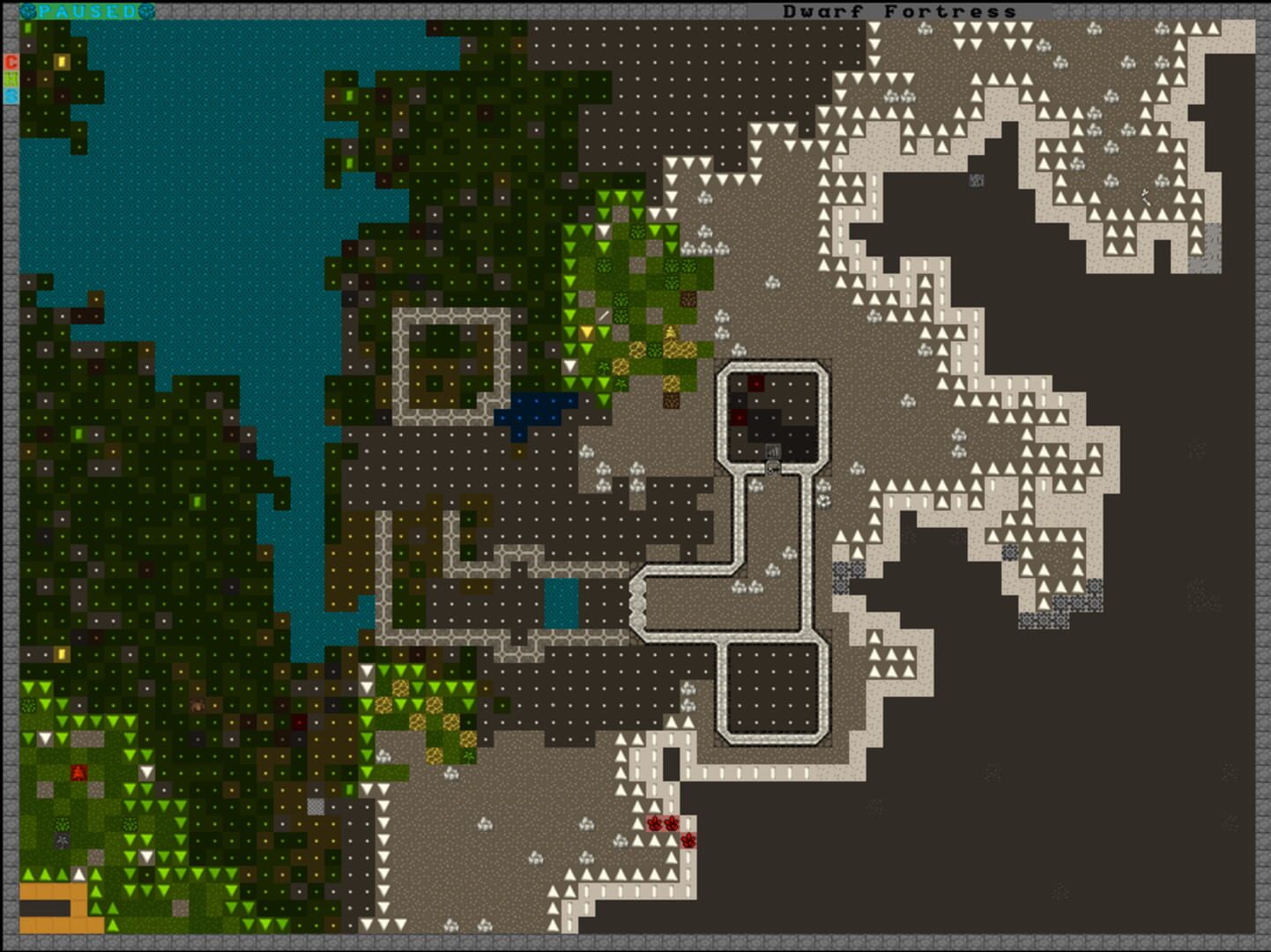Click the left Dwarf Fortress logo beside PAUSED

click(x=27, y=11)
